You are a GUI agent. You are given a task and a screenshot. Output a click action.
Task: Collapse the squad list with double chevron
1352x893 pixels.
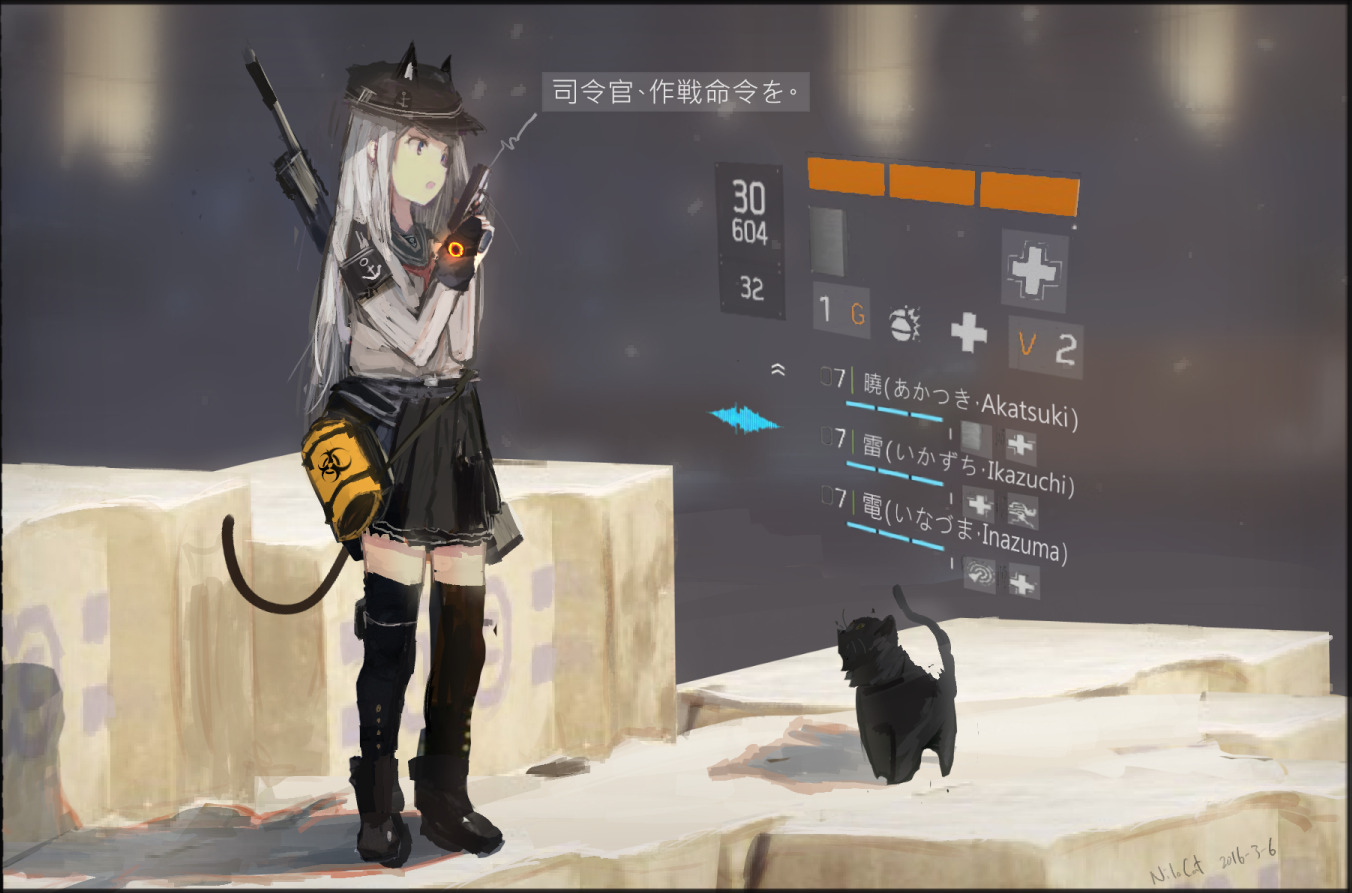778,370
